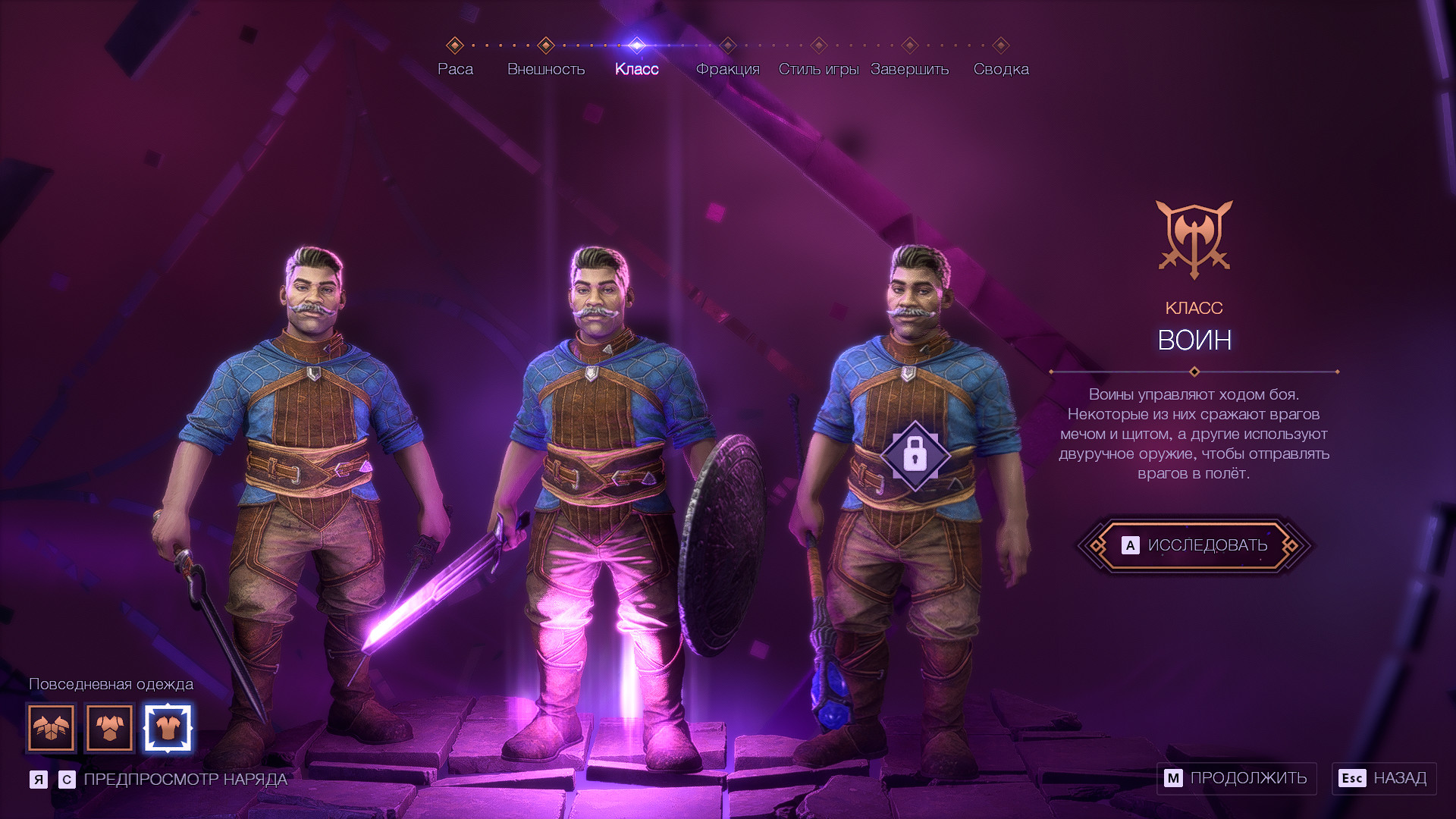Image resolution: width=1456 pixels, height=819 pixels.
Task: Continue with the ПРОДОЛЖИТЬ button
Action: coord(1236,778)
